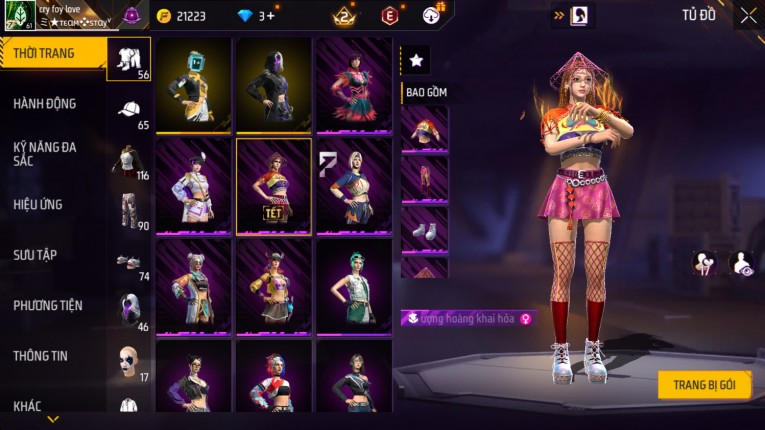Screen dimensions: 765x430
Task: Open the favorites star filter
Action: pos(416,60)
